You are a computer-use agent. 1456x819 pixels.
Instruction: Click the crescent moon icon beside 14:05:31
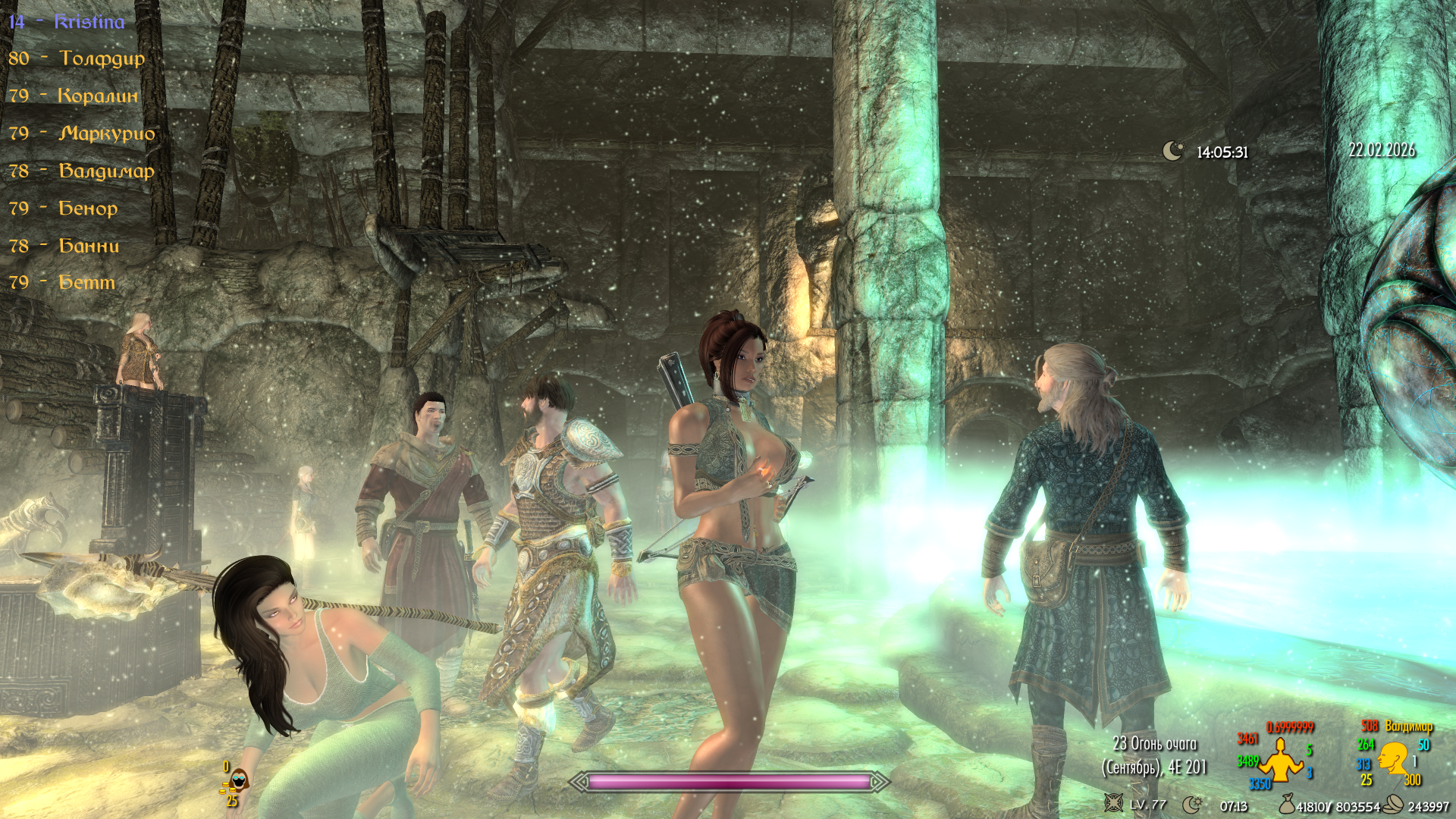[x=1172, y=151]
